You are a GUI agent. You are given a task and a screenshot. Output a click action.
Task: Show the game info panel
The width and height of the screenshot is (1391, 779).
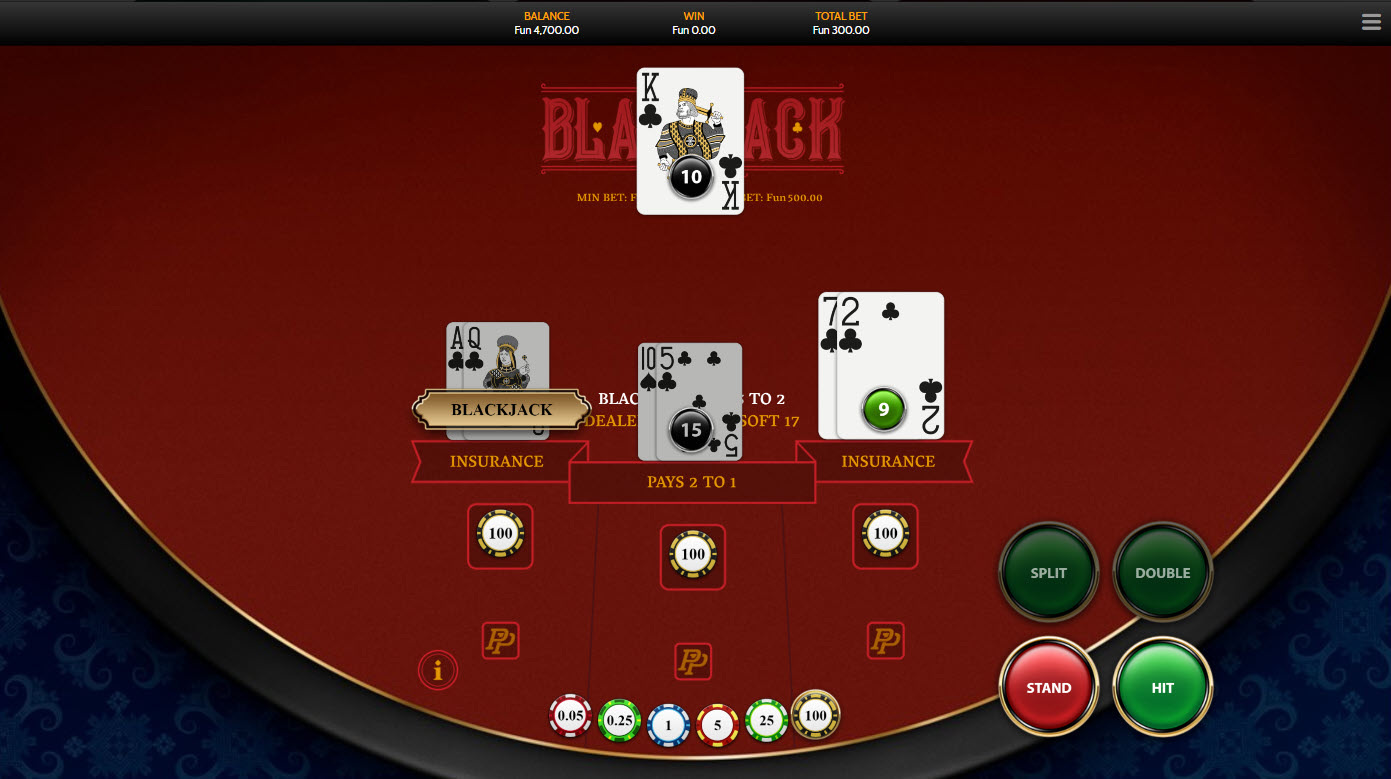[438, 670]
